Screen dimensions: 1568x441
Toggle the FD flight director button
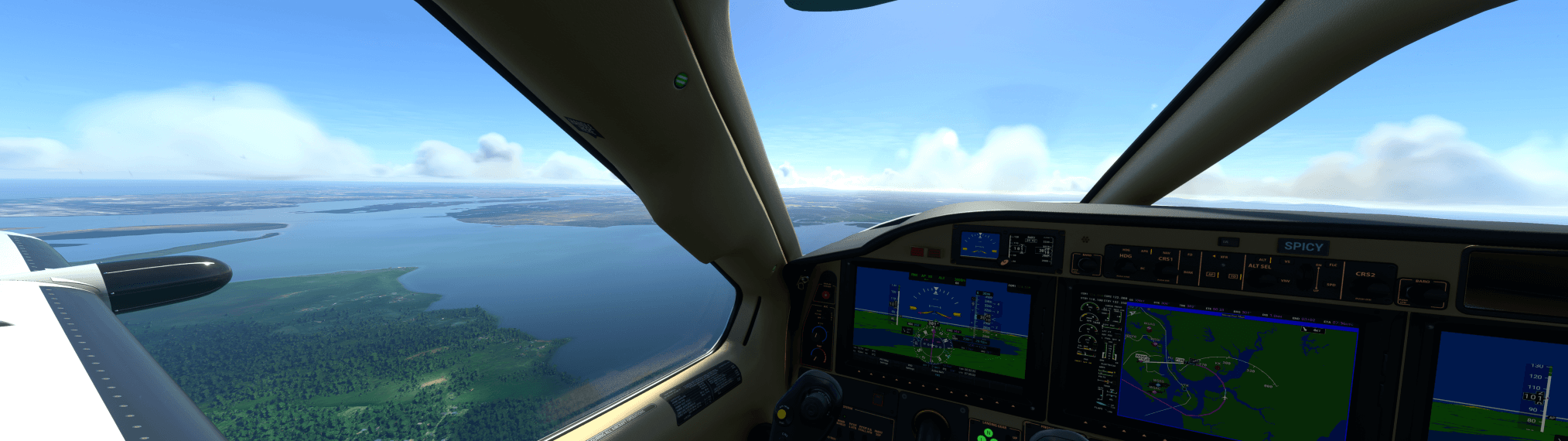[x=1190, y=255]
